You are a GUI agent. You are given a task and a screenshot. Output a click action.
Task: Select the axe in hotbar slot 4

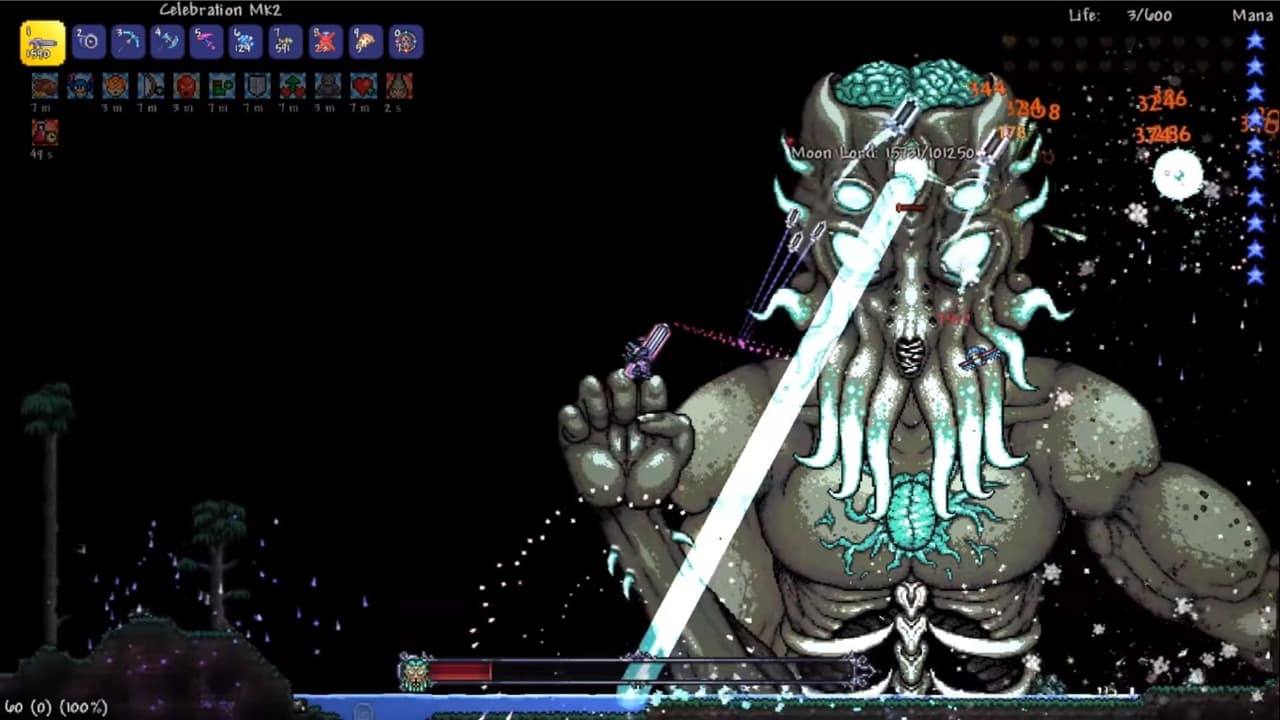pos(166,41)
